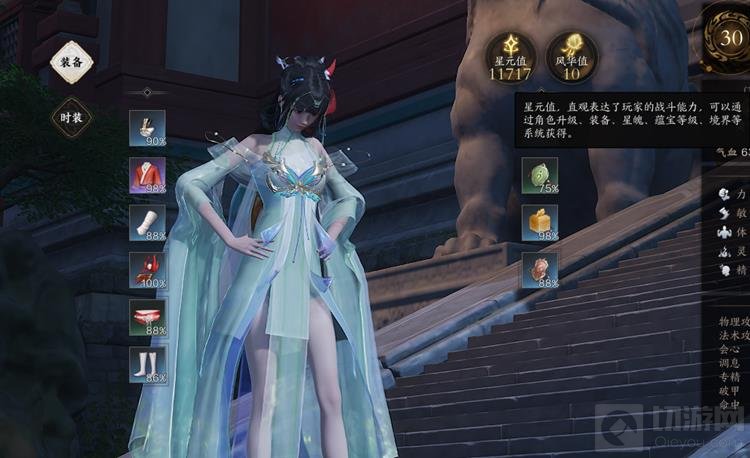Choose the reddish accessory slot at 88%
The width and height of the screenshot is (750, 458).
[540, 270]
